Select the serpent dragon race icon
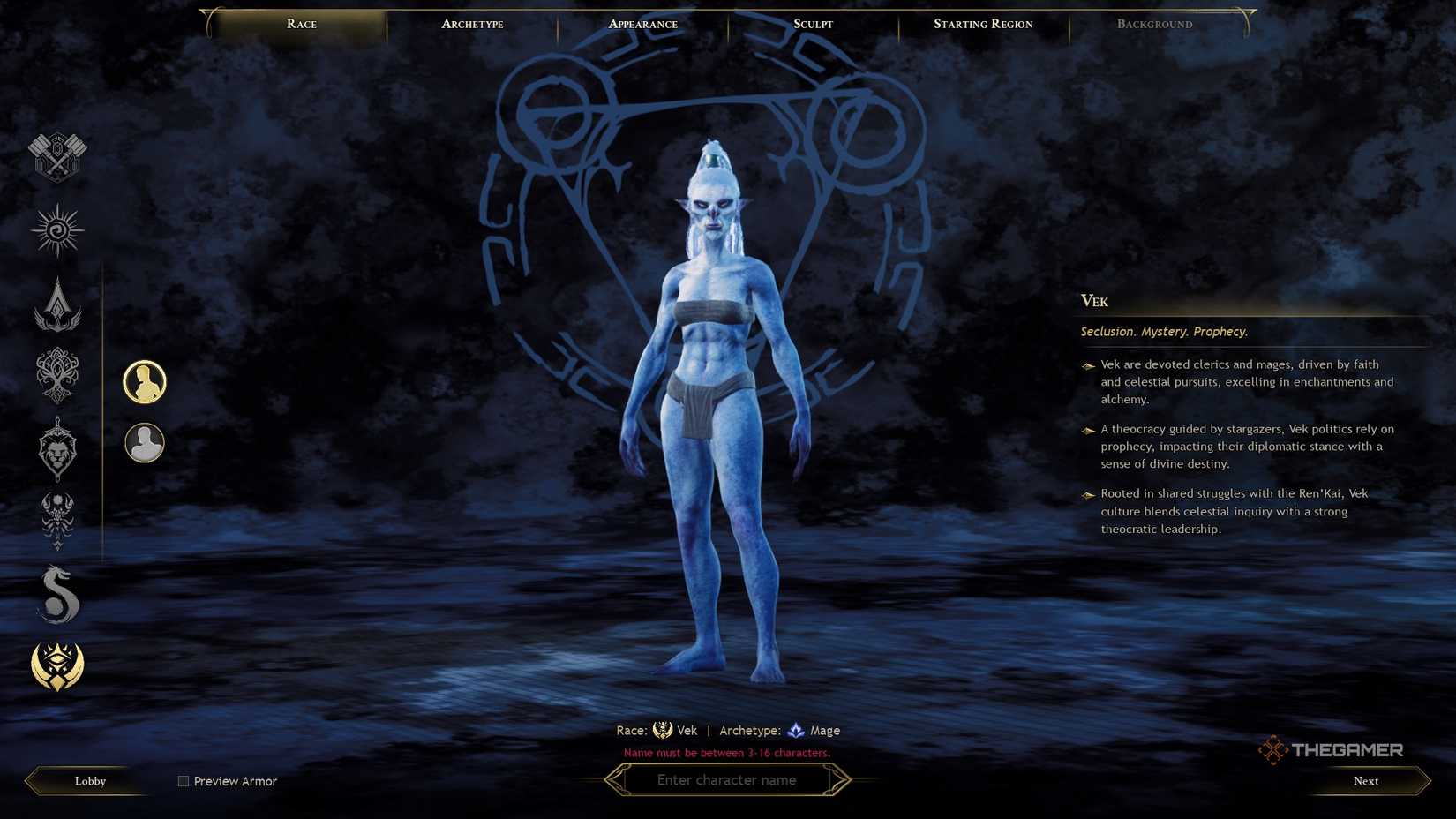This screenshot has height=819, width=1456. 56,594
